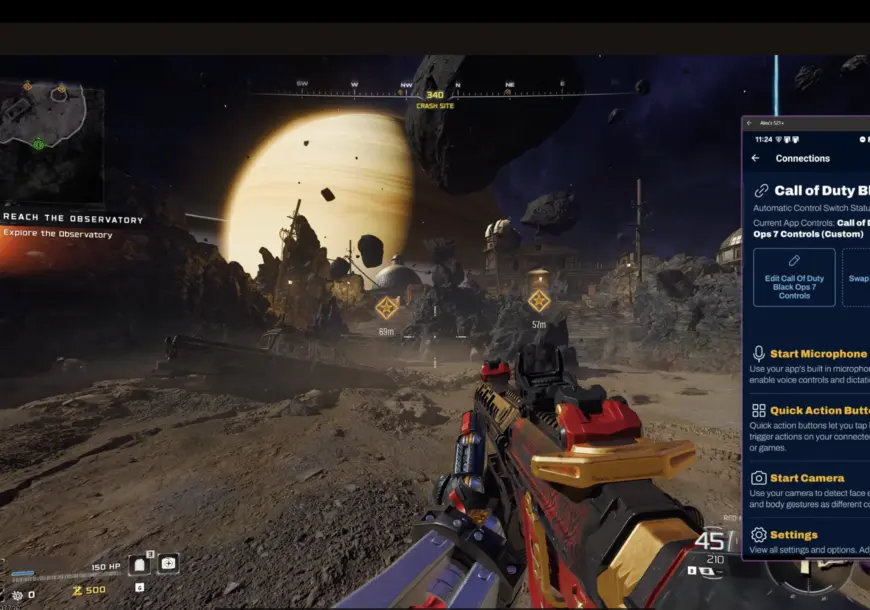The image size is (870, 610).
Task: Tap Start Microphone in the phone overlay
Action: pos(818,354)
